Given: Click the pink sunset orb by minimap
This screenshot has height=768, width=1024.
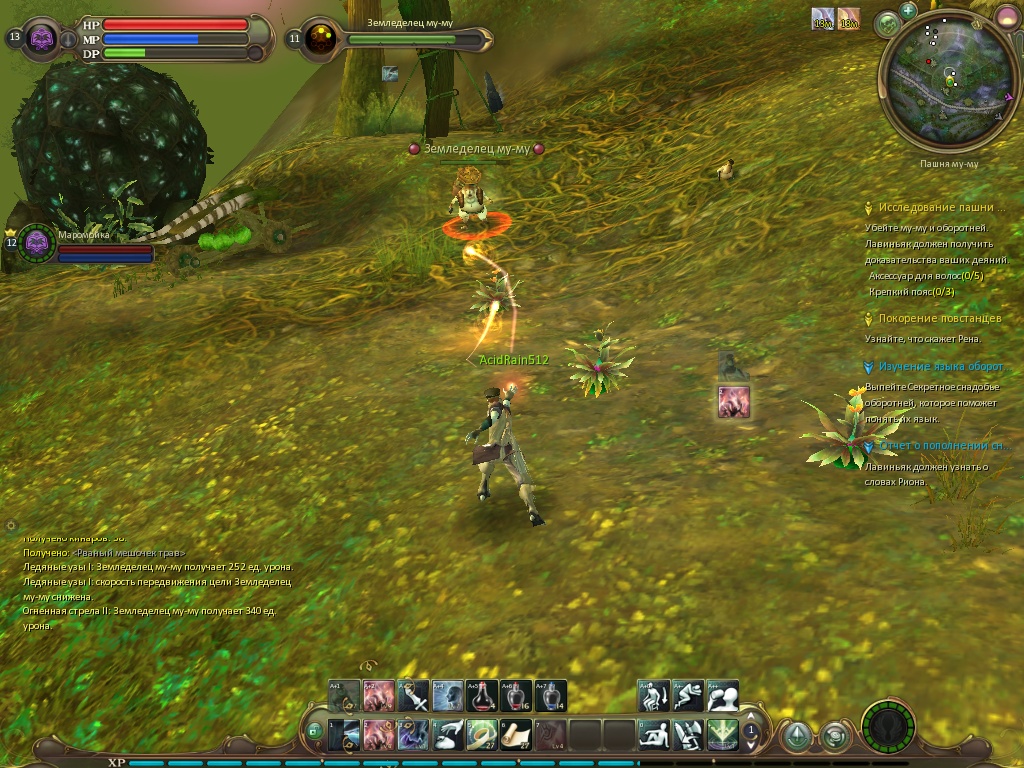Looking at the screenshot, I should 1007,16.
